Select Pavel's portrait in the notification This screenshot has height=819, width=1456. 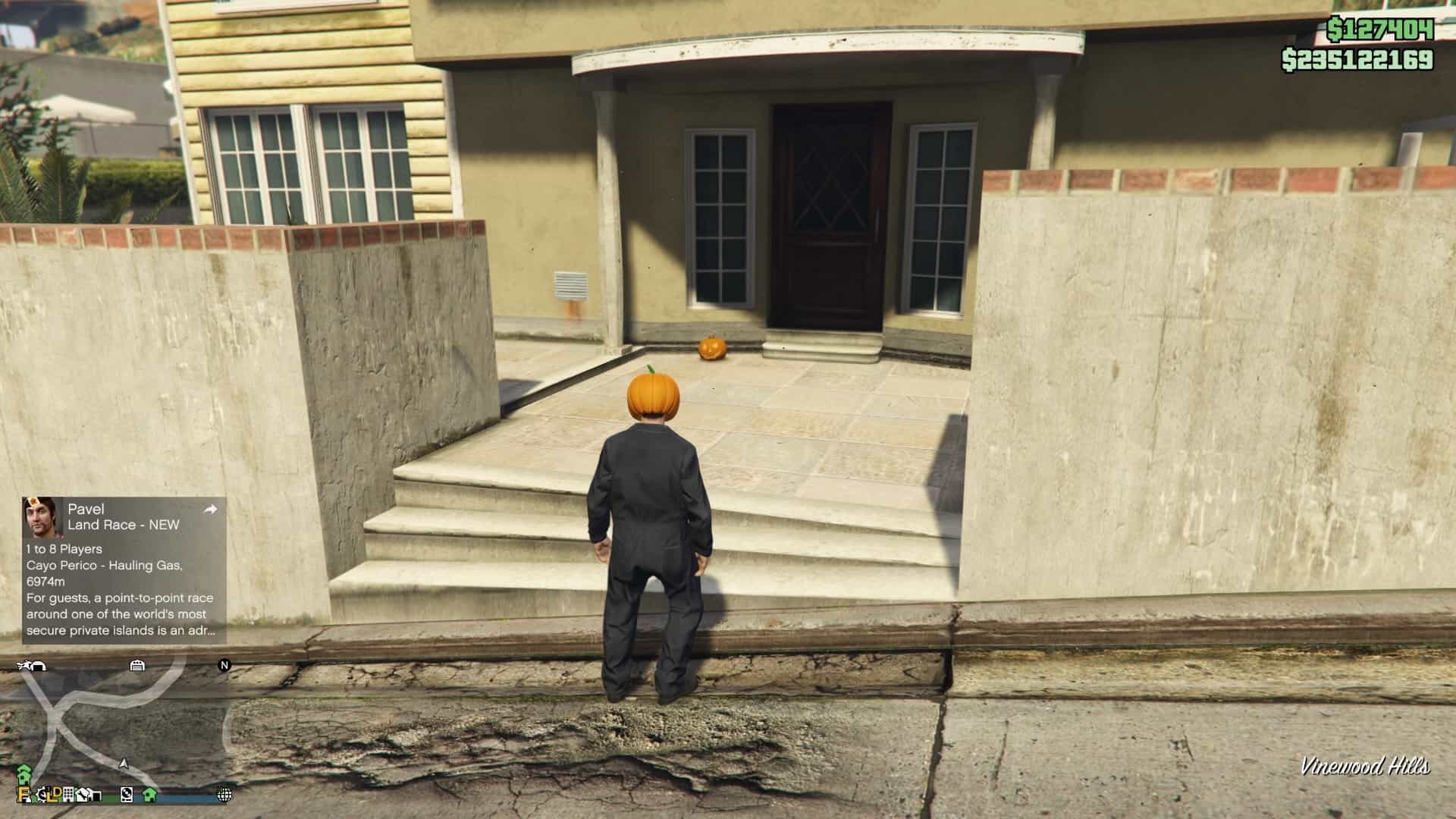[x=40, y=516]
